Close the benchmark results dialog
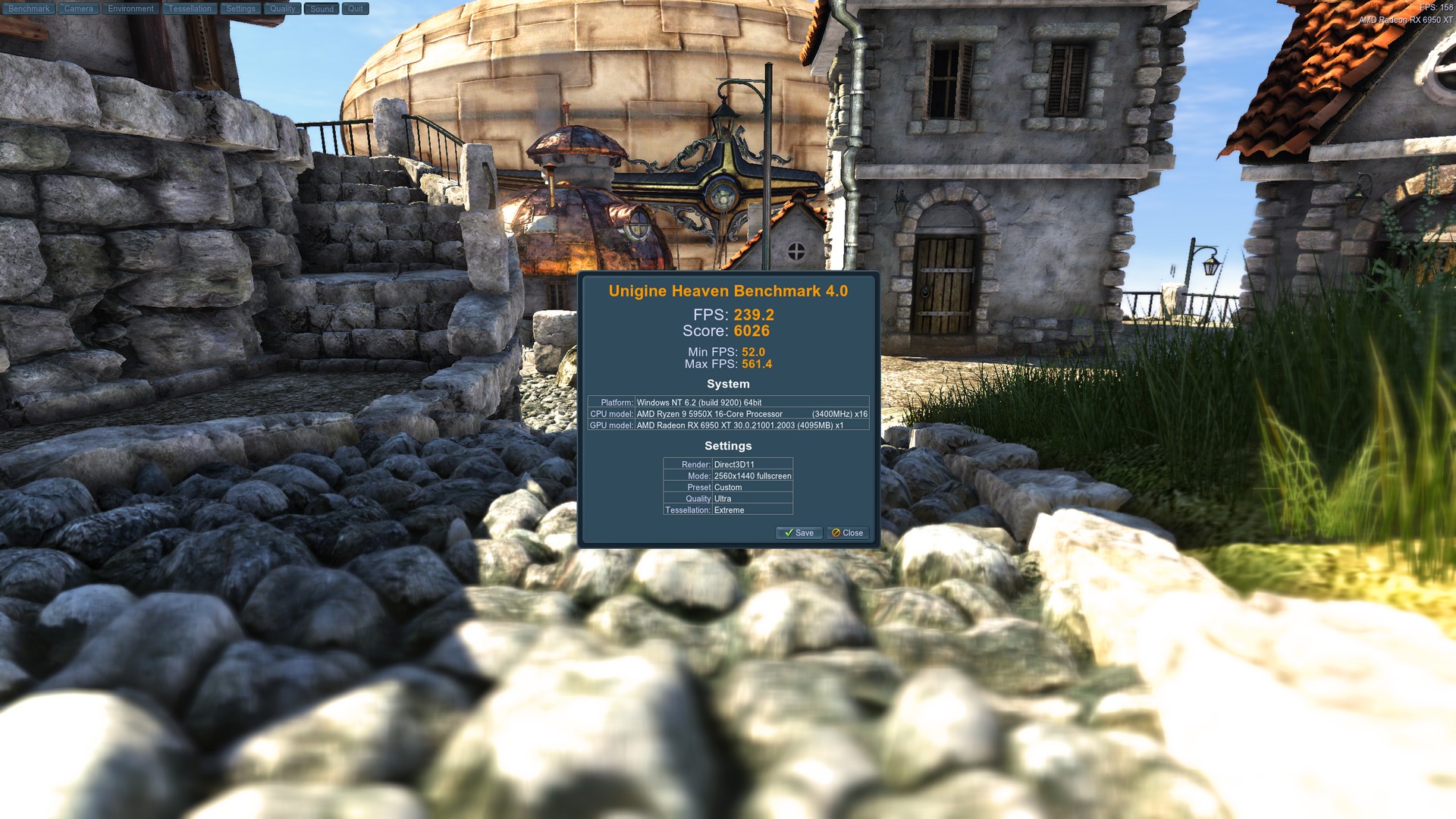Screen dimensions: 1456x819 (x=847, y=533)
